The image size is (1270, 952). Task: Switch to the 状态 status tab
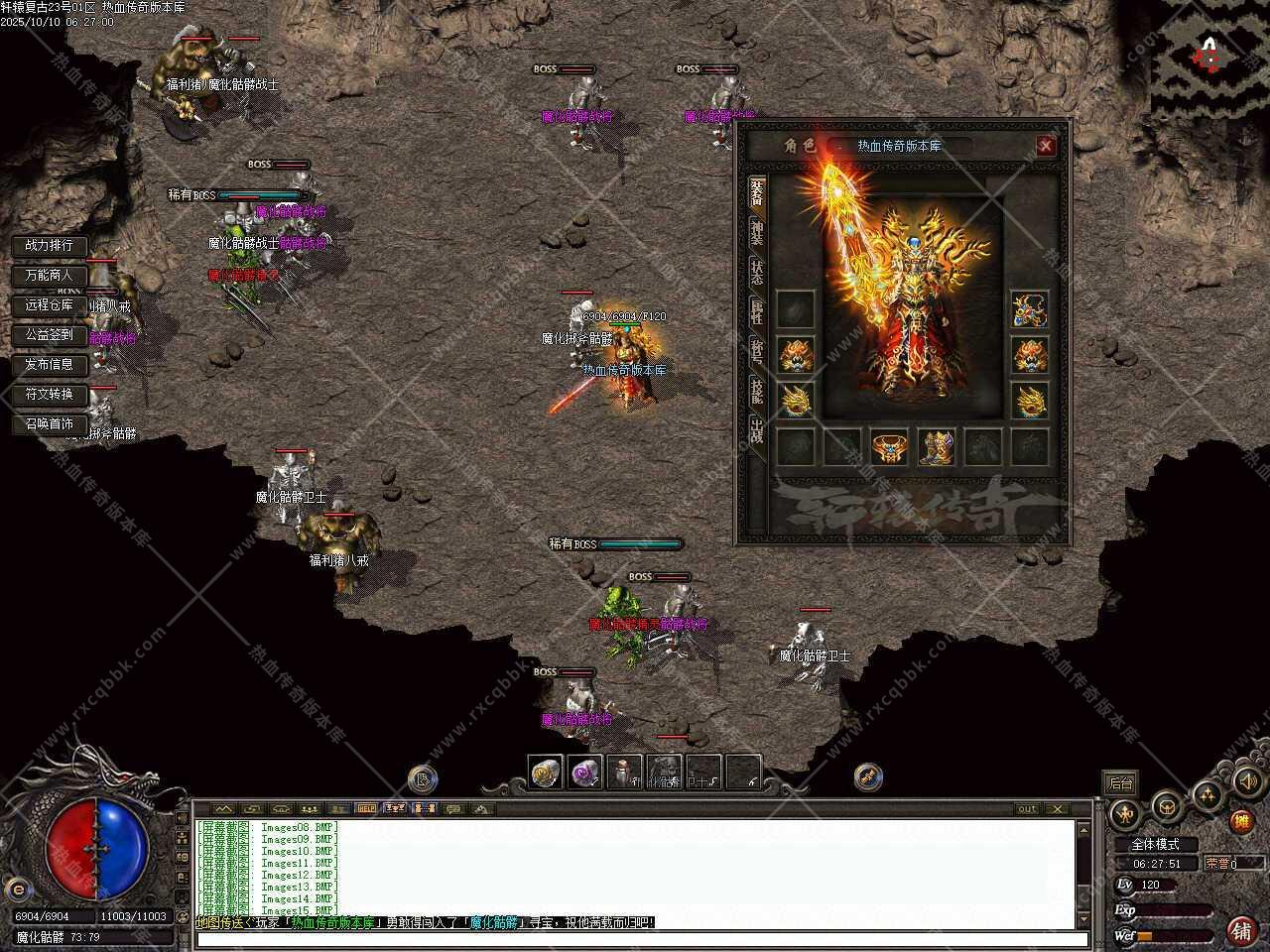(x=757, y=272)
